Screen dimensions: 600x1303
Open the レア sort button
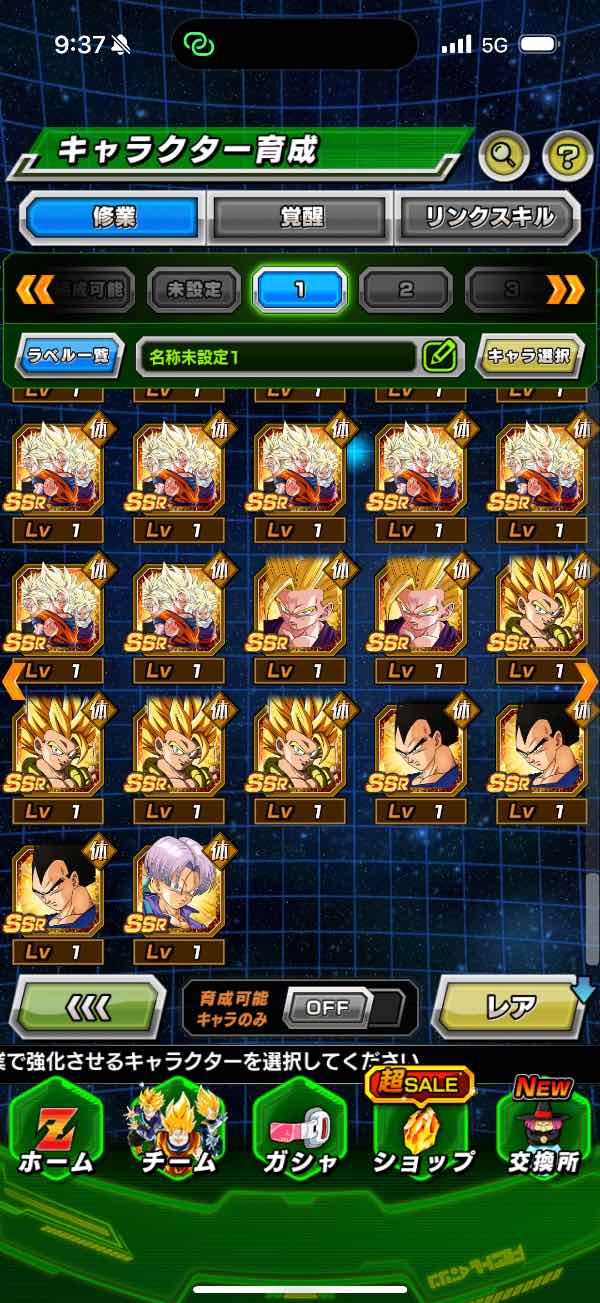point(510,1007)
